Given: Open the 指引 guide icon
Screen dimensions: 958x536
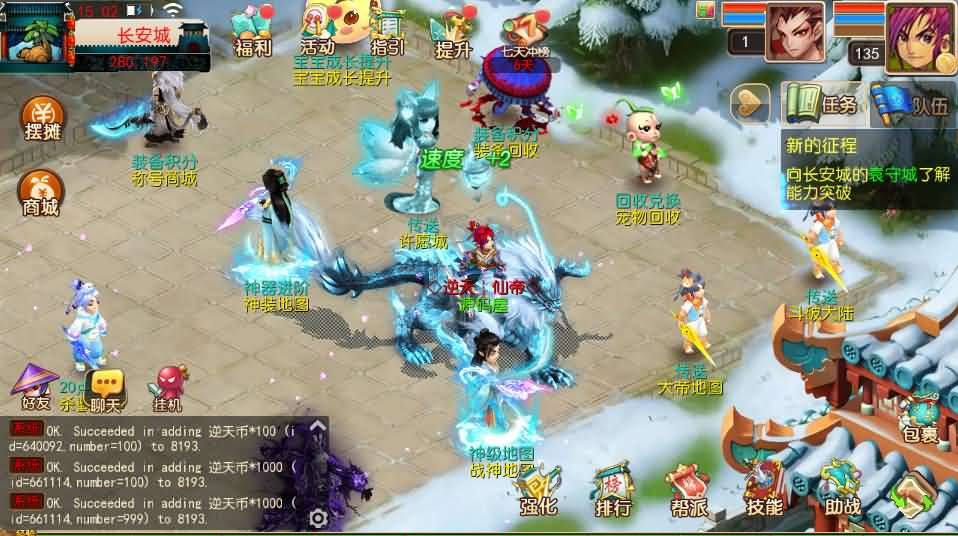Looking at the screenshot, I should point(387,31).
